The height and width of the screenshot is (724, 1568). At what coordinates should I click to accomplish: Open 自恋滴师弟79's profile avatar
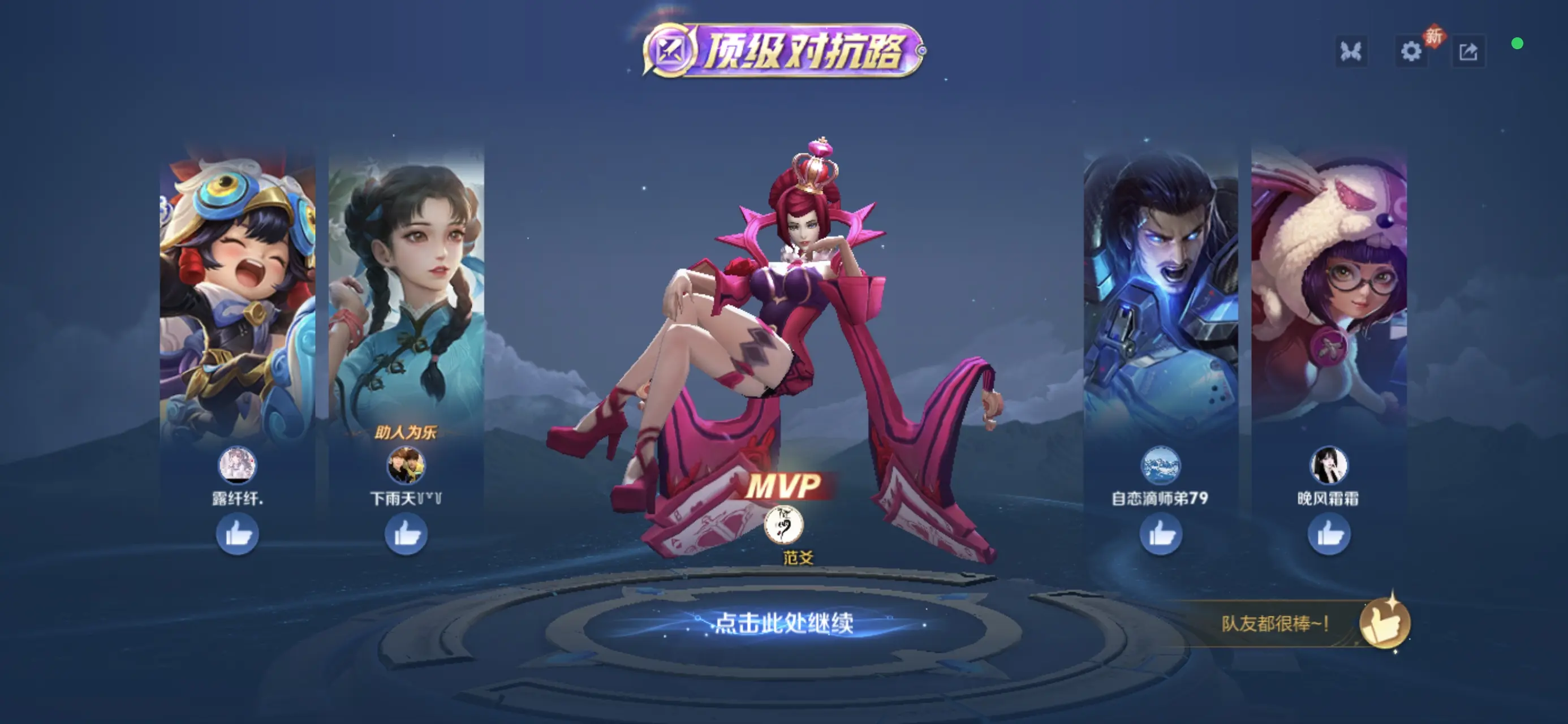pos(1160,465)
